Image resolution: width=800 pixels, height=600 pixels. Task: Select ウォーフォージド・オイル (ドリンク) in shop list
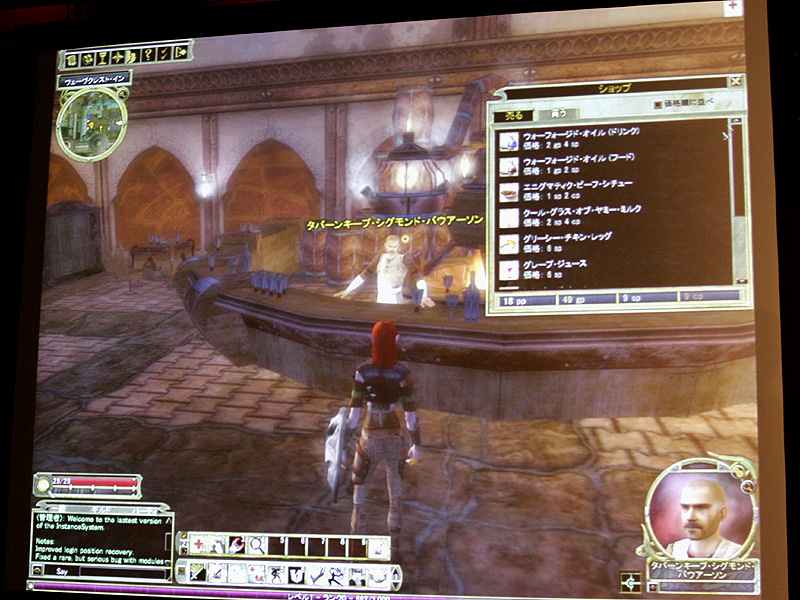point(580,137)
